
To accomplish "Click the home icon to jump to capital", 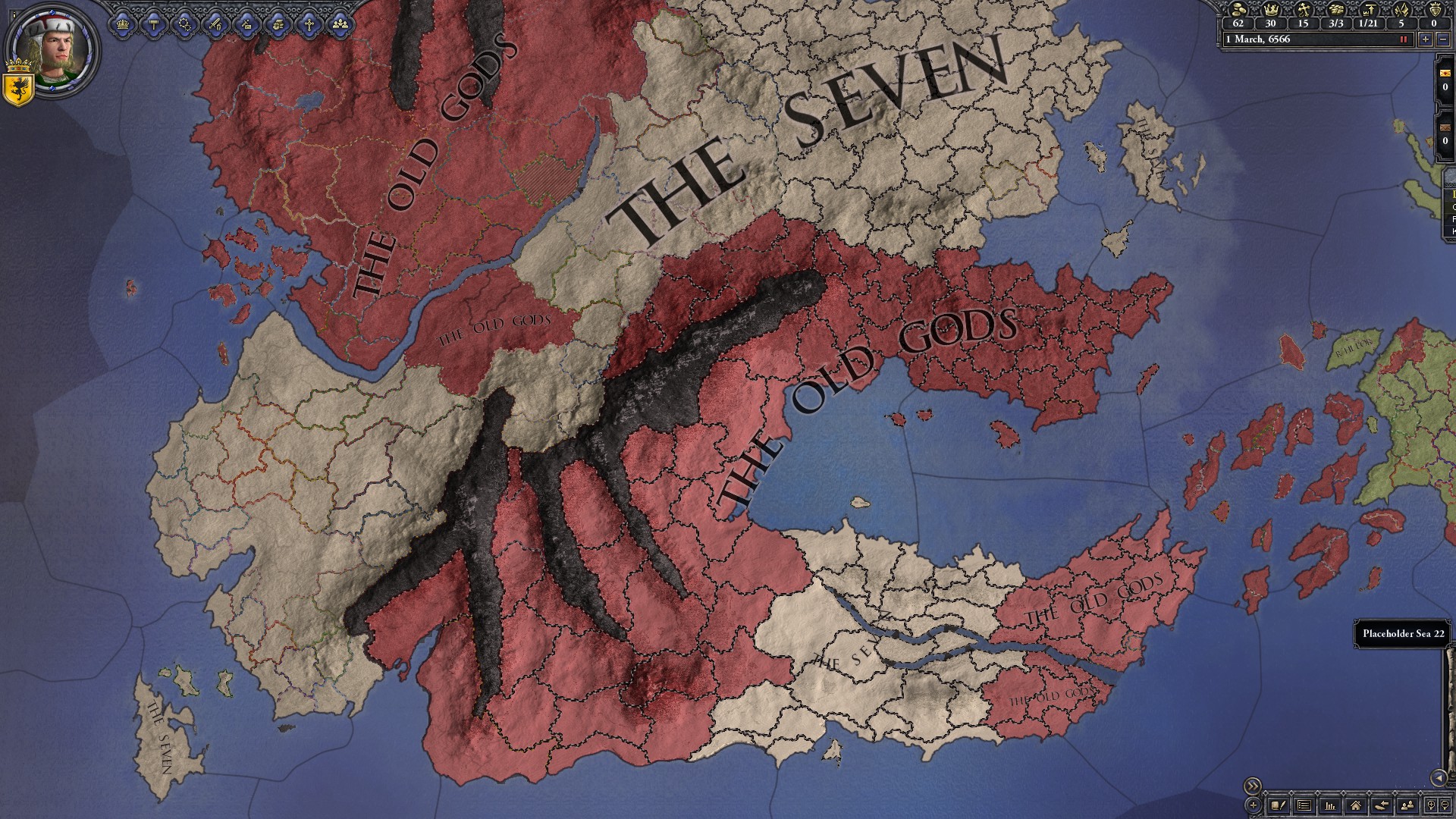I will point(1356,805).
